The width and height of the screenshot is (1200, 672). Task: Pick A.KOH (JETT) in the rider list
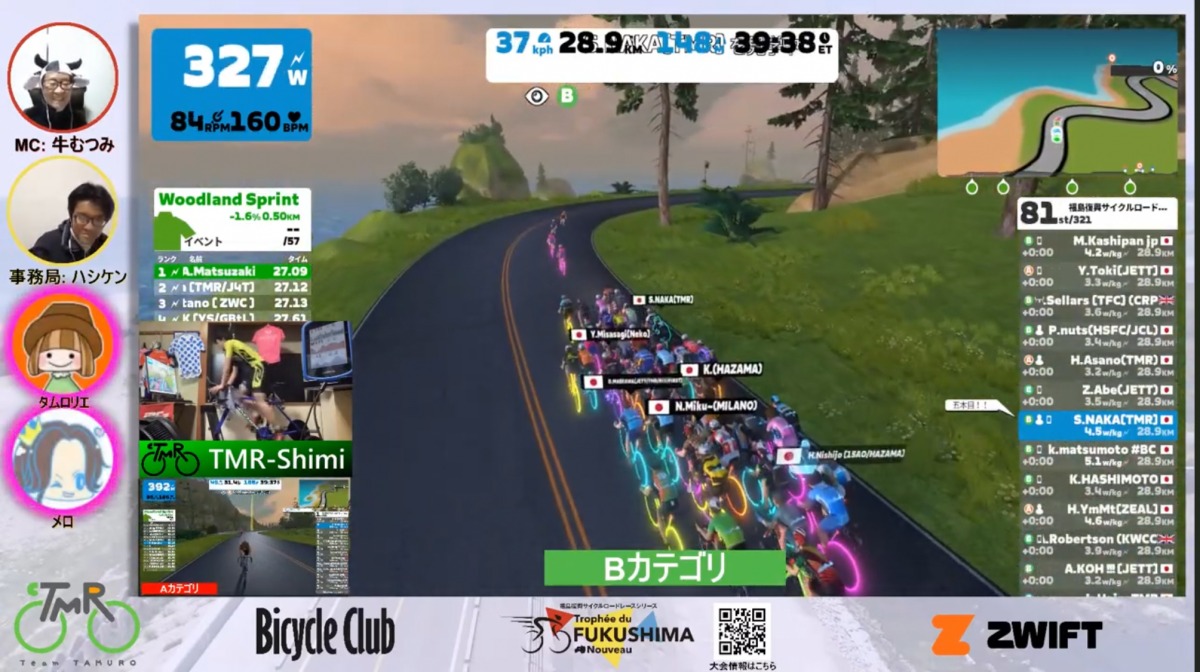point(1097,575)
